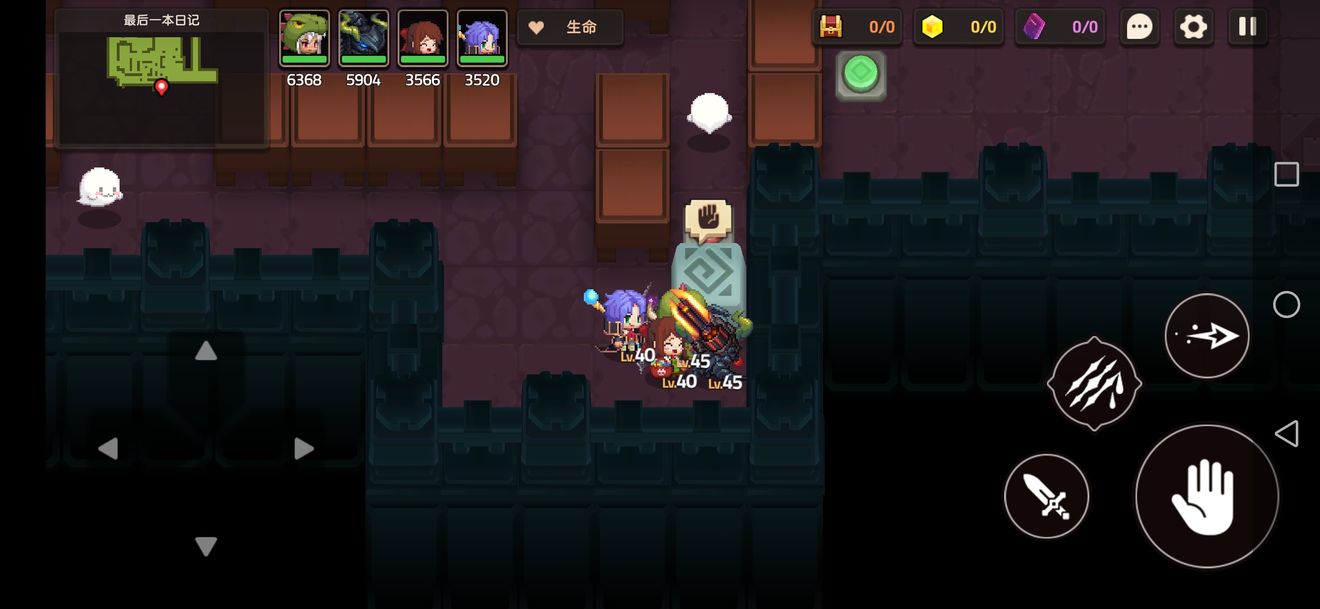Toggle the heart 生命 display button
This screenshot has height=609, width=1320.
(x=570, y=28)
